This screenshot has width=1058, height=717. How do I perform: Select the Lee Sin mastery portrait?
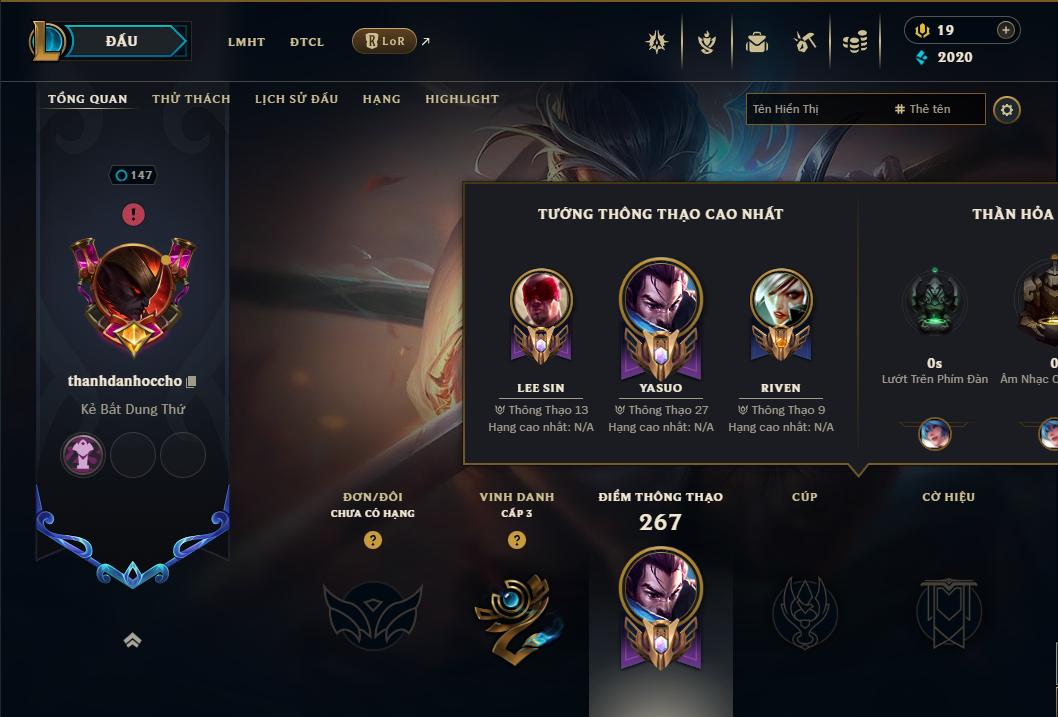point(541,300)
